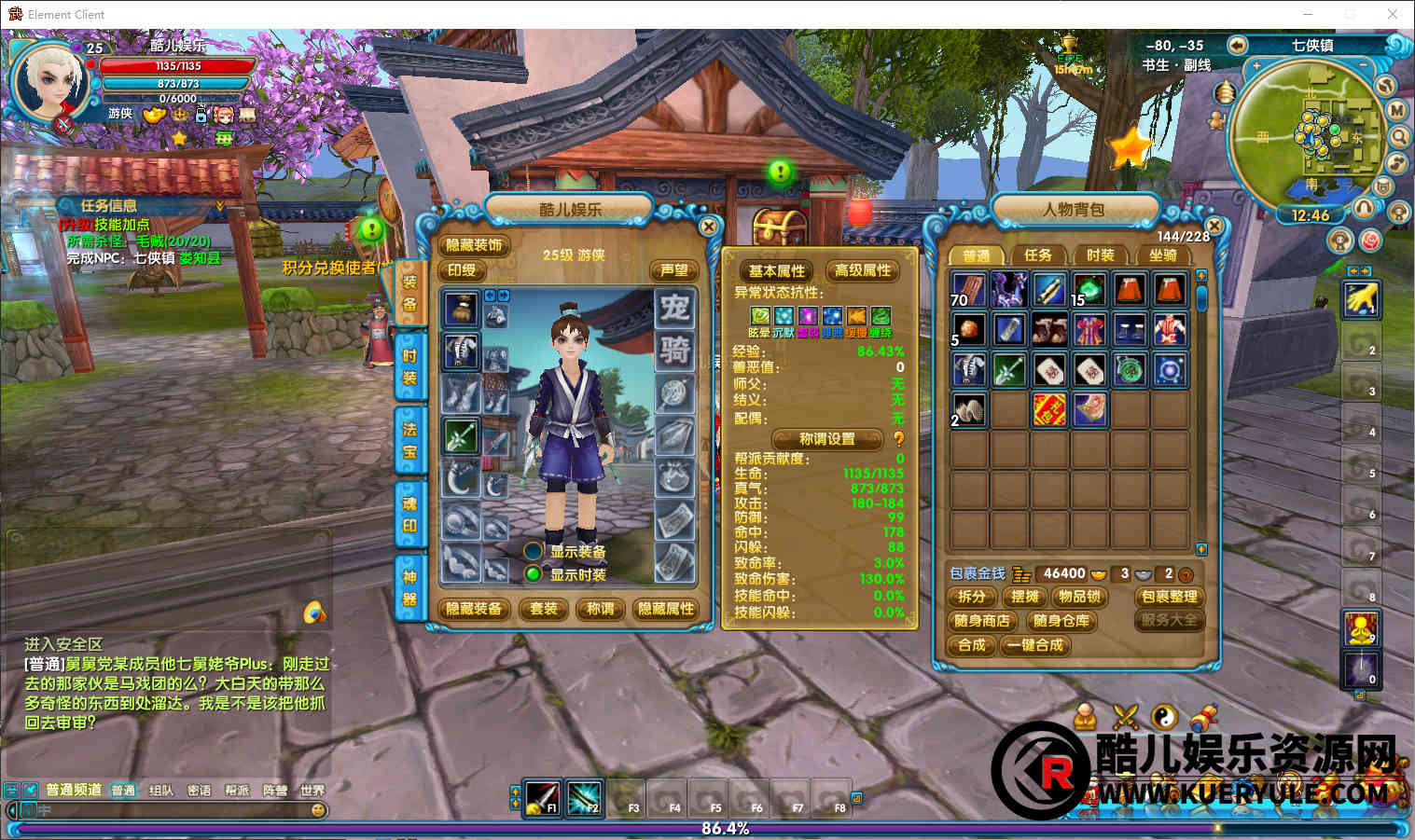Switch to the 法宝 side tab
1415x840 pixels.
pyautogui.click(x=409, y=441)
